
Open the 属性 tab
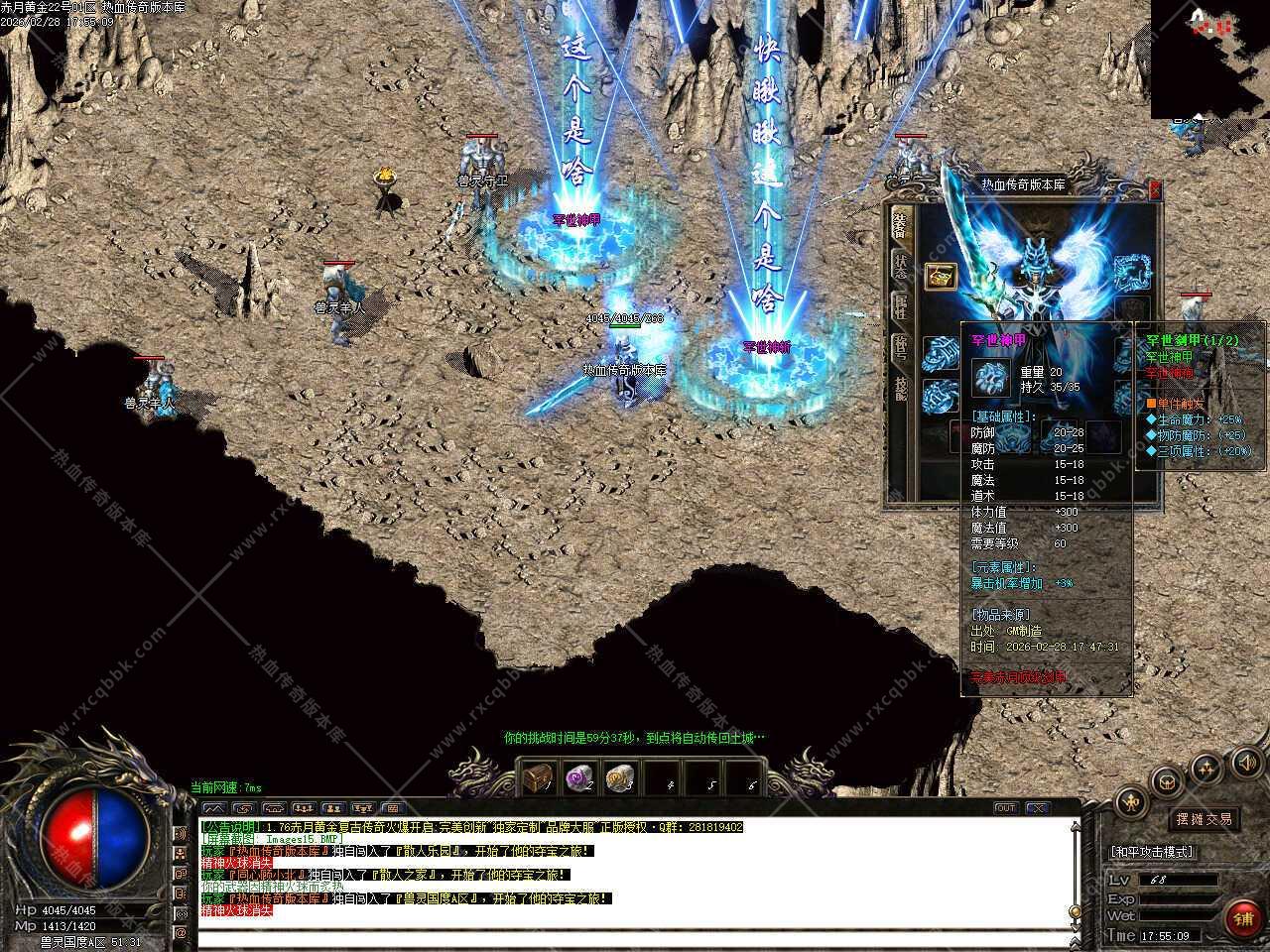tap(900, 307)
